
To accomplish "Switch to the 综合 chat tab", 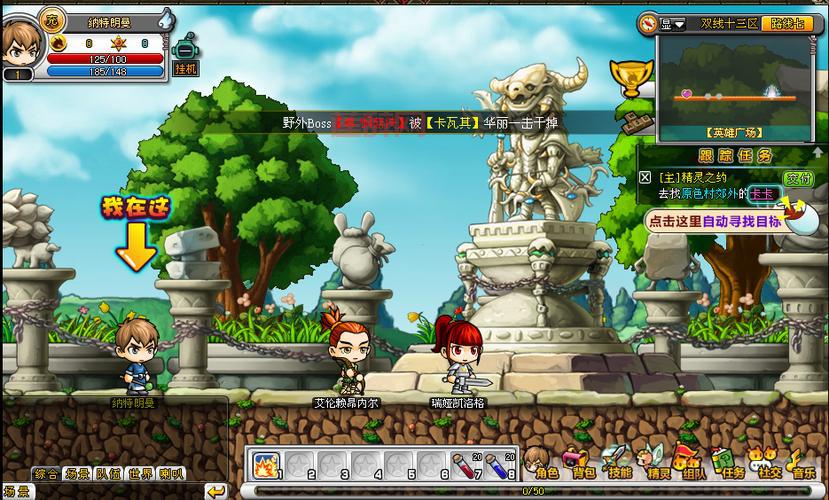I will point(45,474).
